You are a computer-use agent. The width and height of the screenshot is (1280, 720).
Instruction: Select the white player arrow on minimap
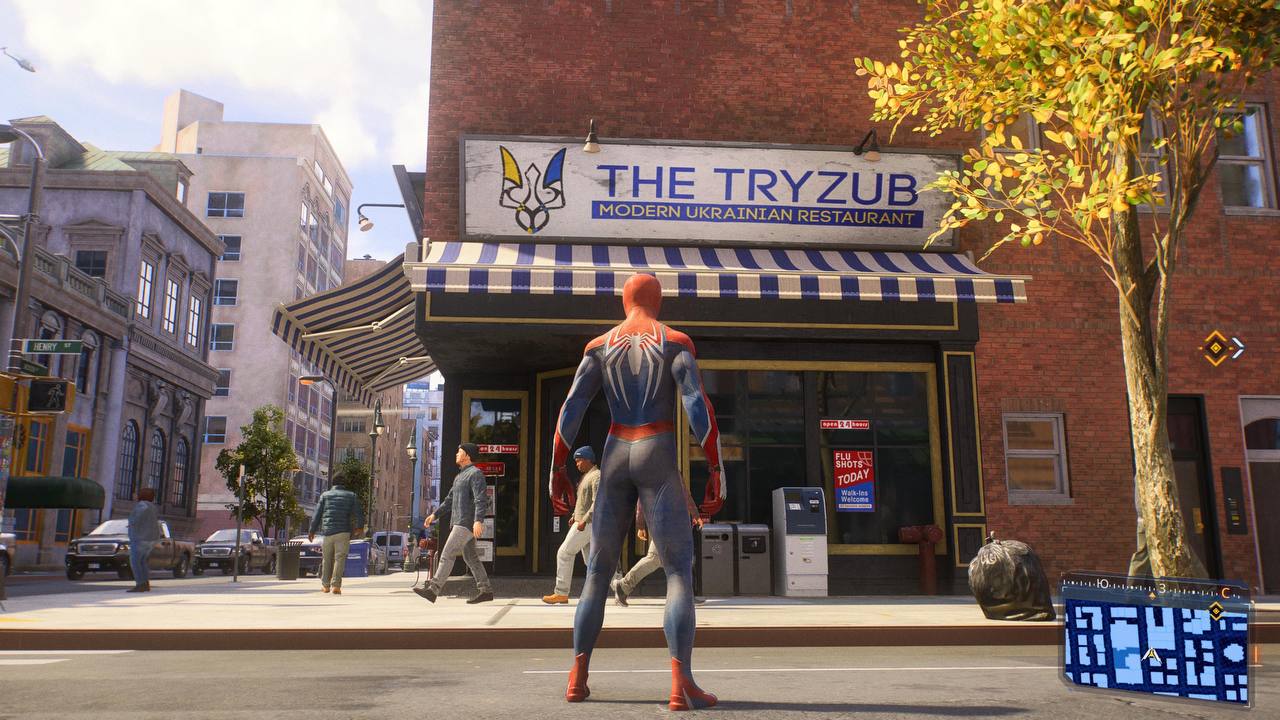1151,655
